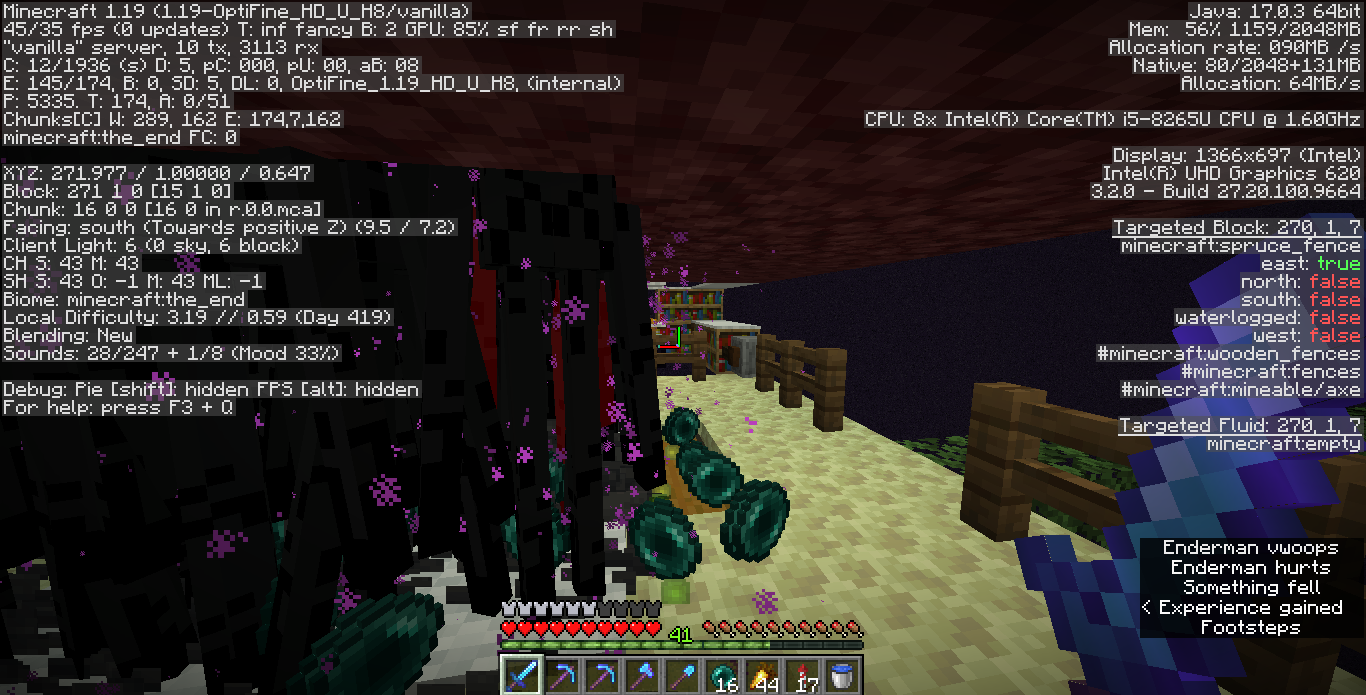Select the diamond sword hotbar slot
Screen dimensions: 1366x695
520,675
